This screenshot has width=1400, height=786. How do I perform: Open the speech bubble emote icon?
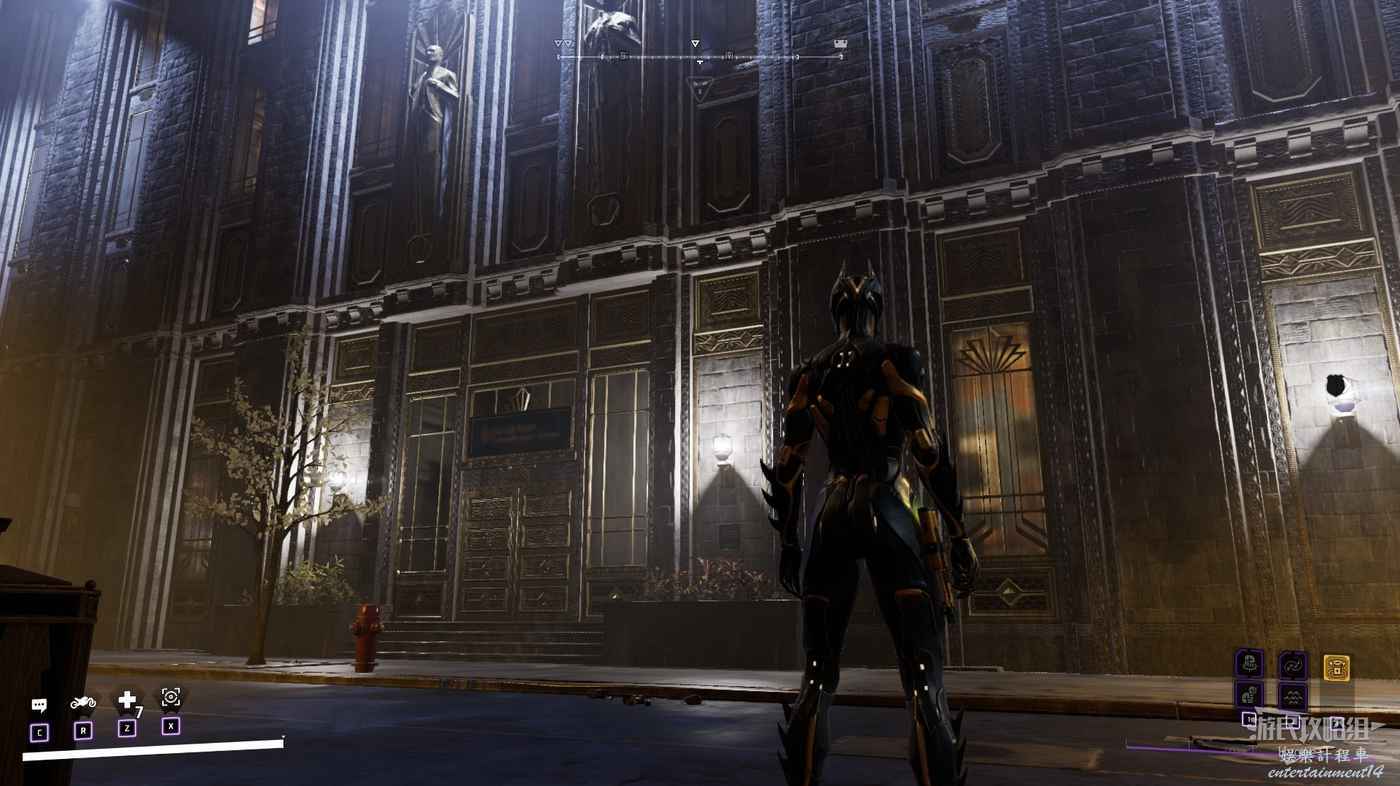point(39,705)
